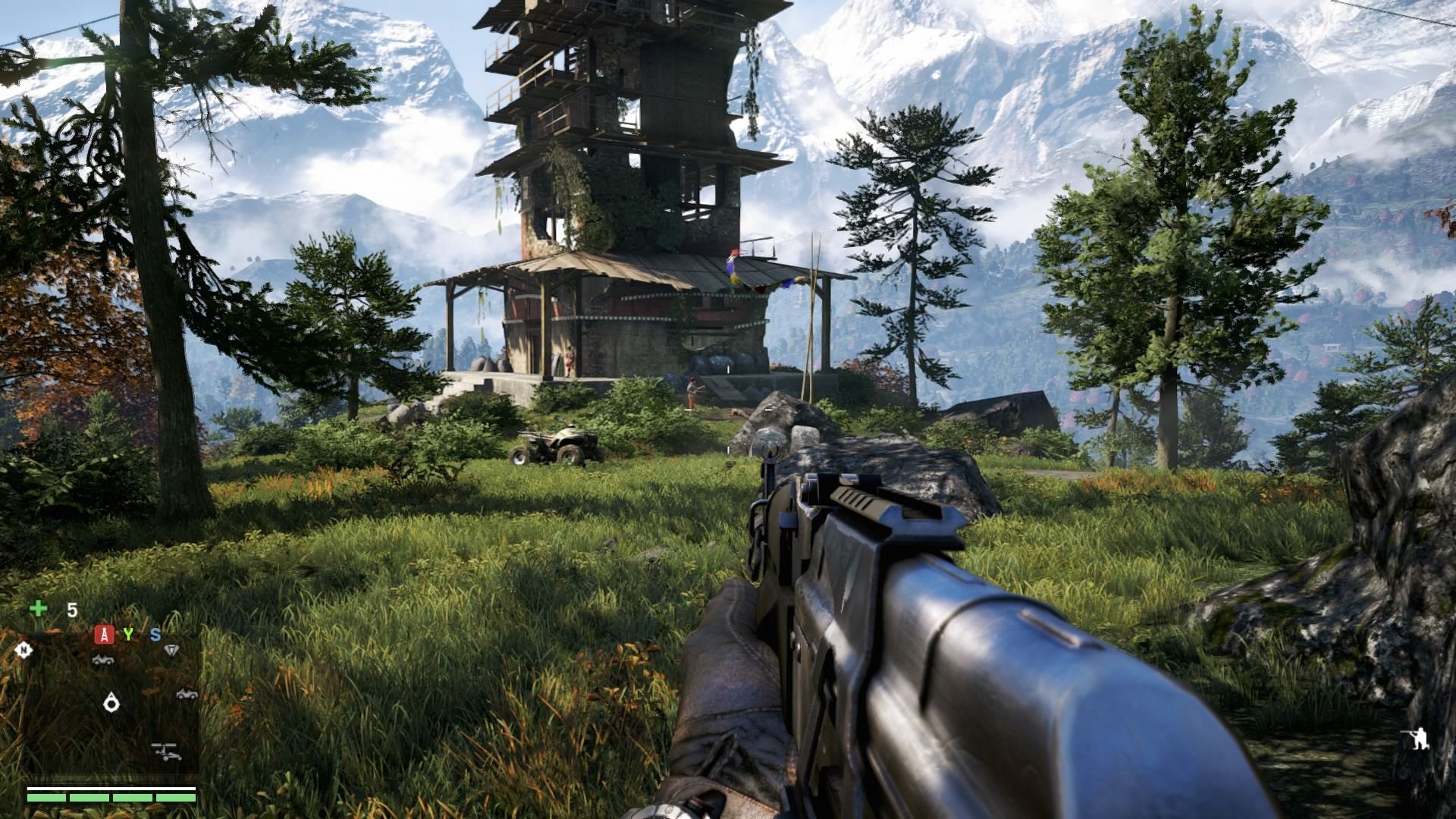The image size is (1456, 819).
Task: Click the crouching soldier stance indicator
Action: [x=1418, y=738]
